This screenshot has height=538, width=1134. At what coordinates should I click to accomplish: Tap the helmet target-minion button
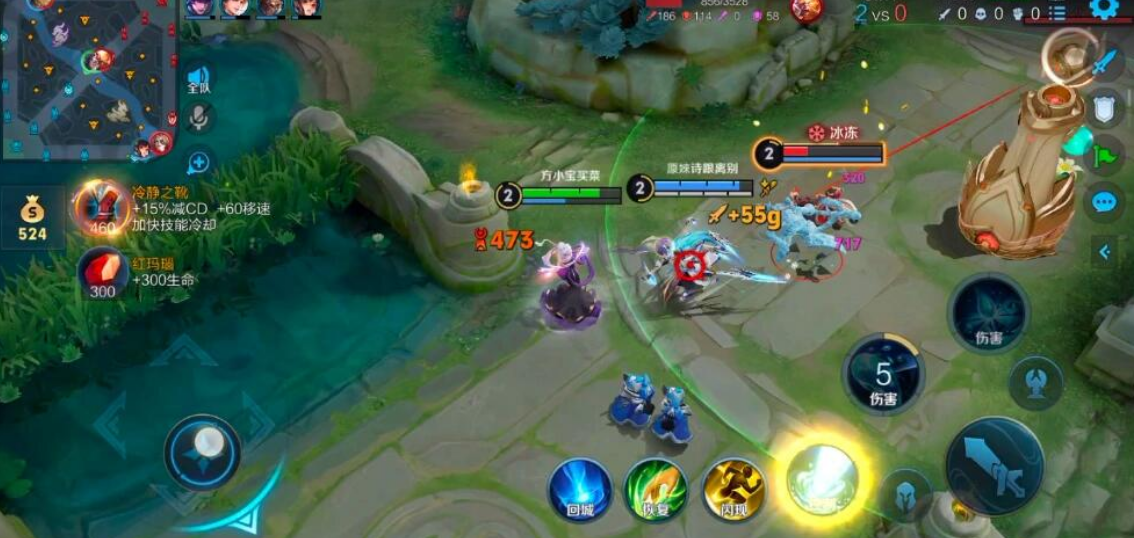(906, 495)
